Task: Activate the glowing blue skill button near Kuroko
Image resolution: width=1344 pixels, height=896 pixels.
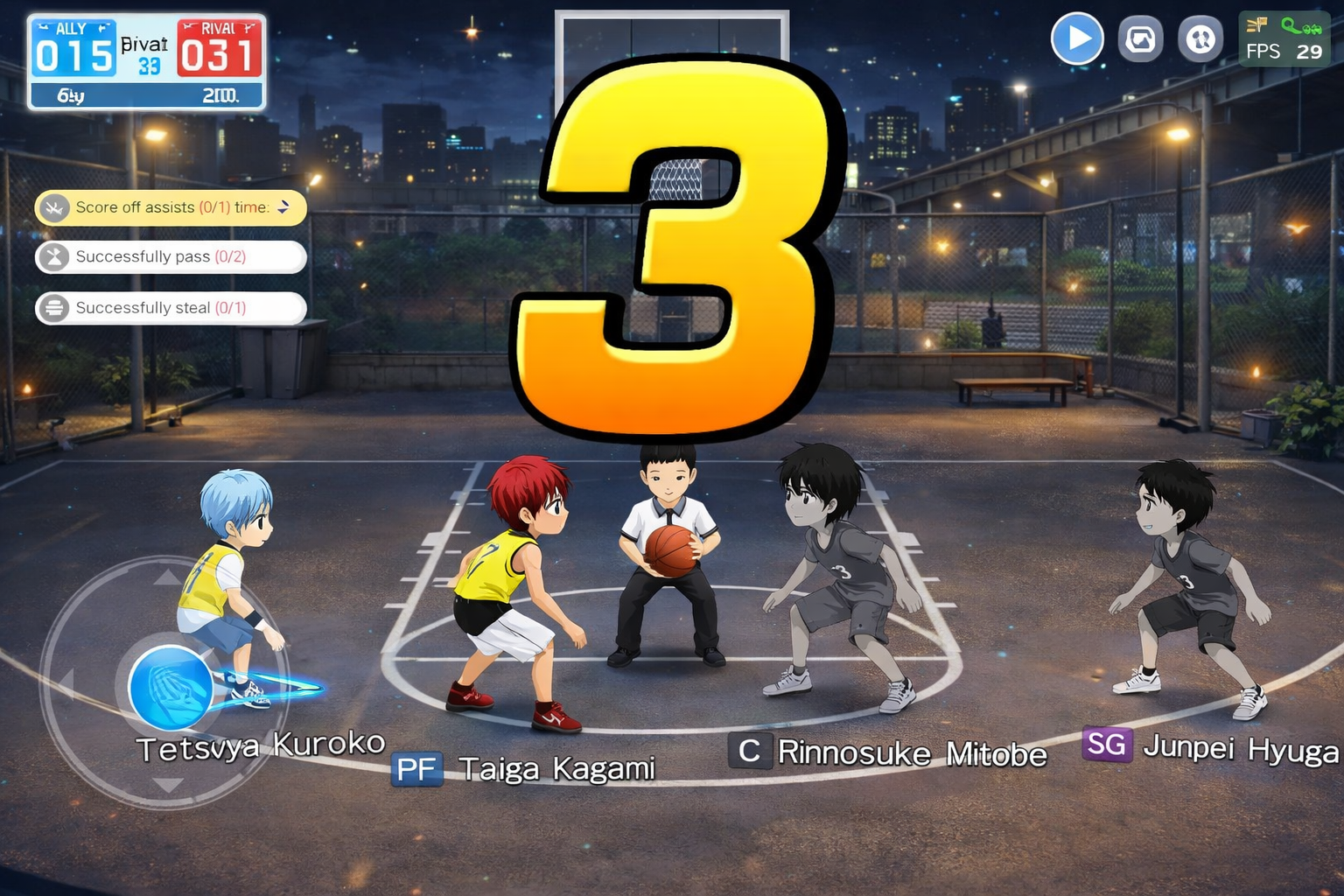Action: (171, 689)
